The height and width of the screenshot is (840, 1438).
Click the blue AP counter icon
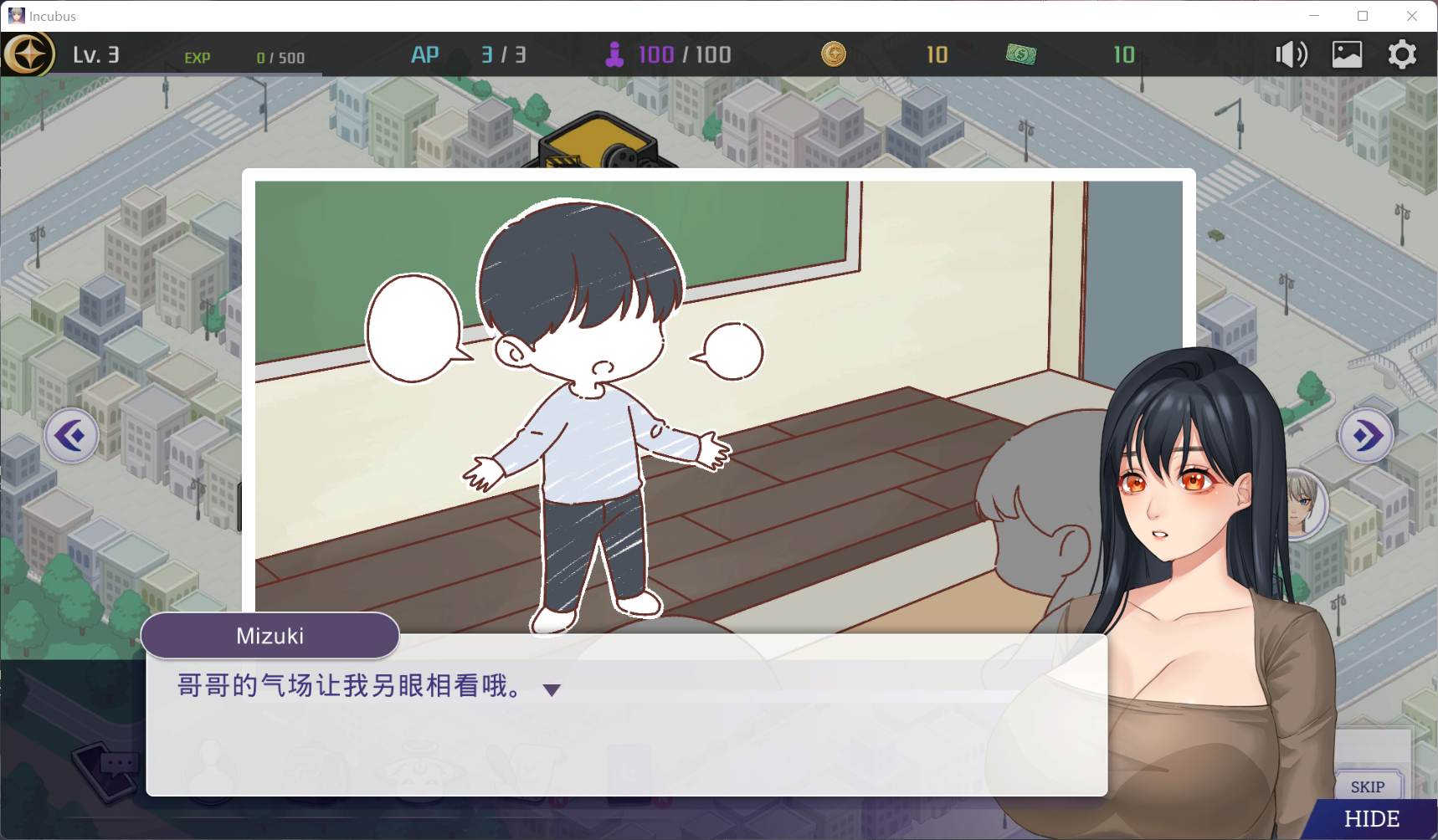(x=426, y=54)
